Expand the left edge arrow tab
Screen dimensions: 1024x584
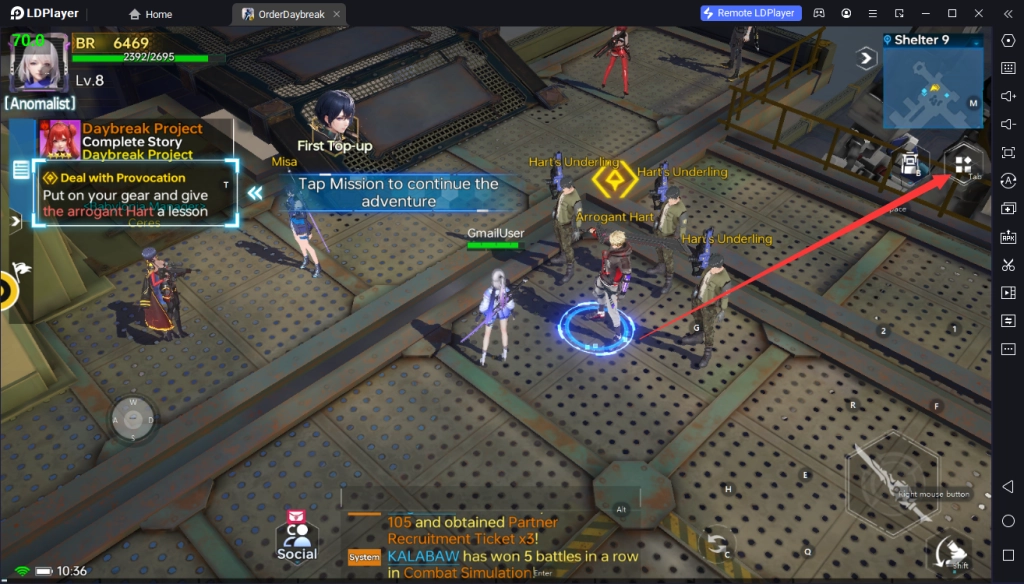tap(14, 221)
